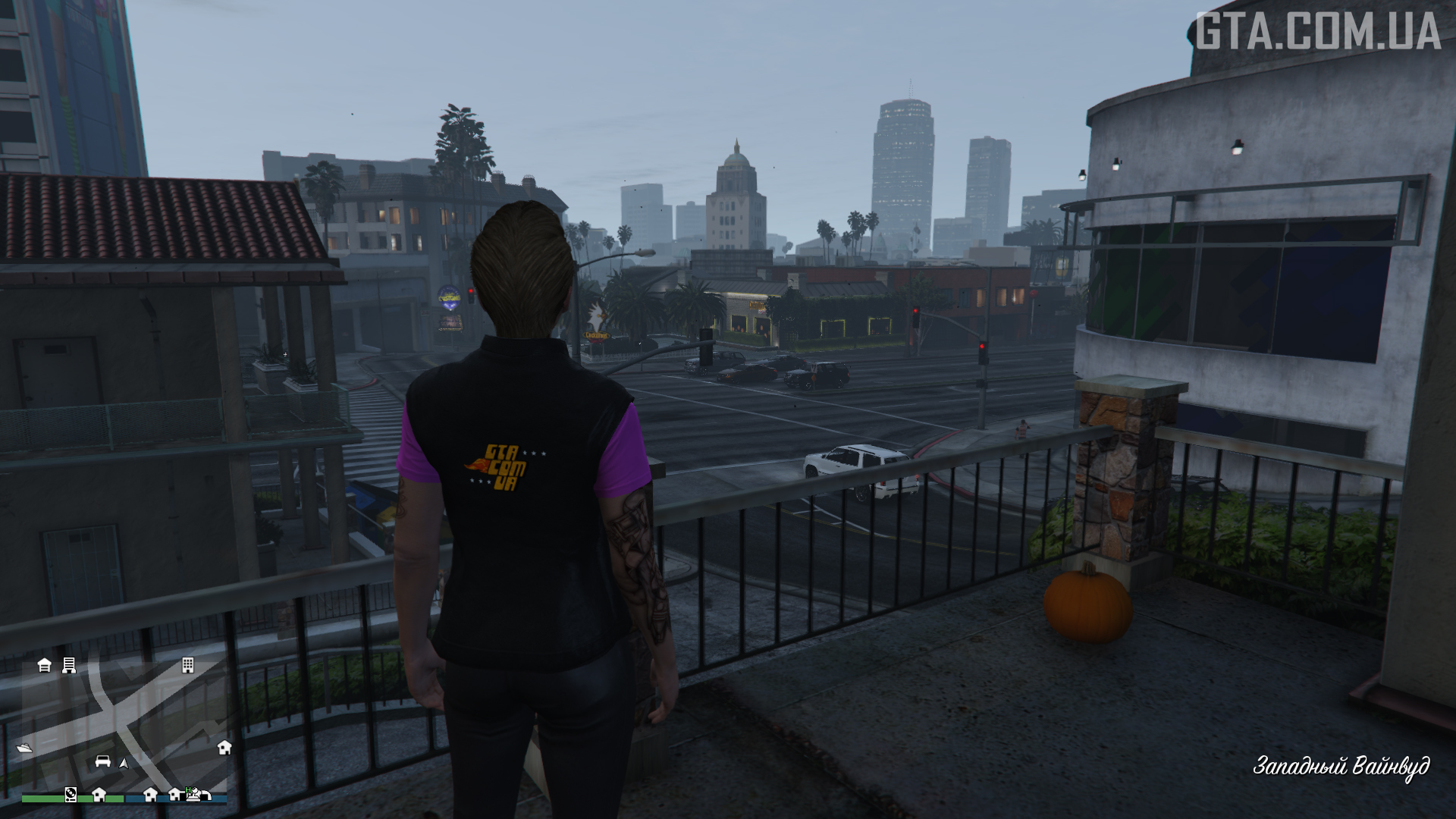Select the garage blip on the minimap
The image size is (1456, 819).
pyautogui.click(x=45, y=666)
